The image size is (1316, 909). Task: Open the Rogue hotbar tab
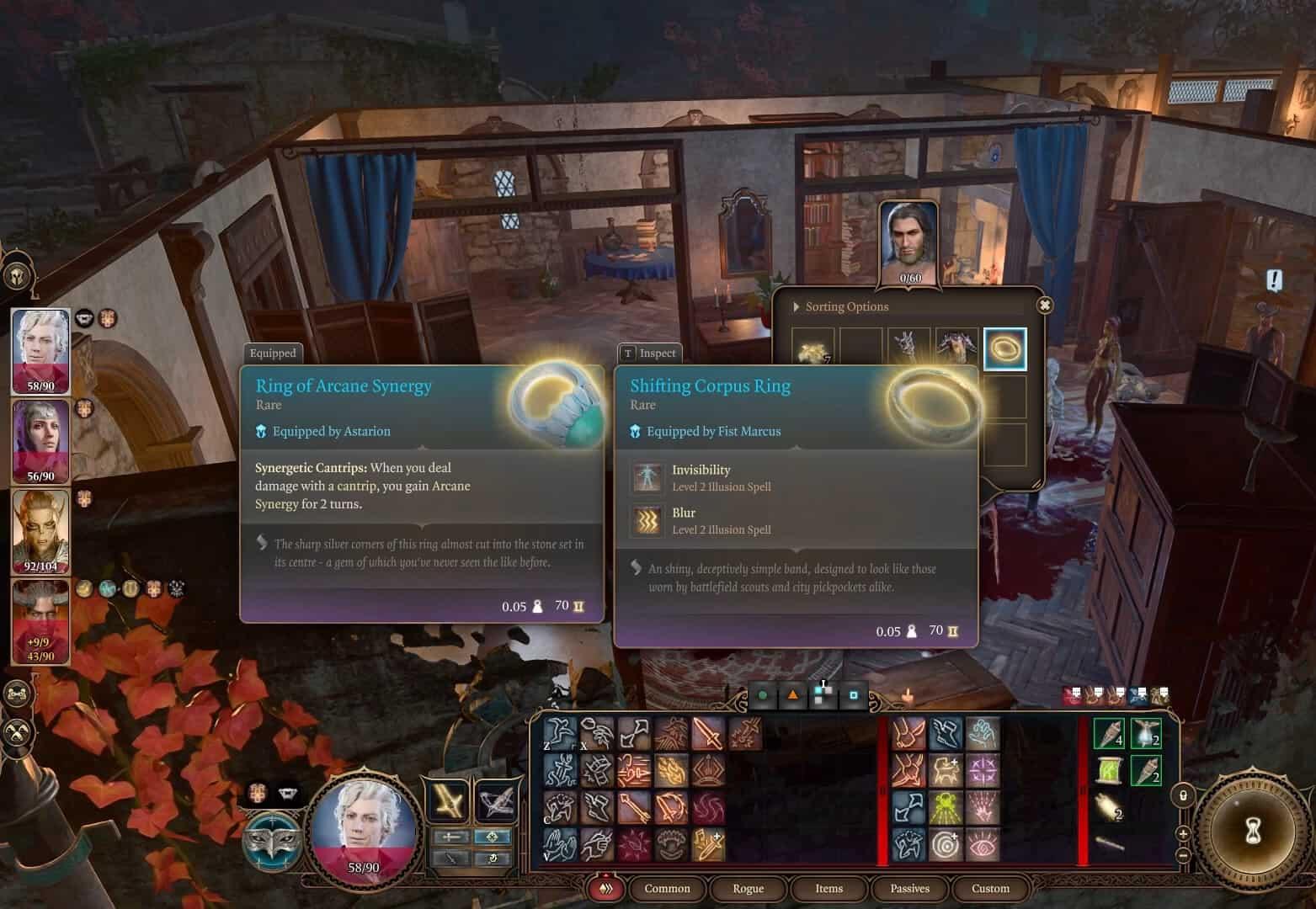748,889
